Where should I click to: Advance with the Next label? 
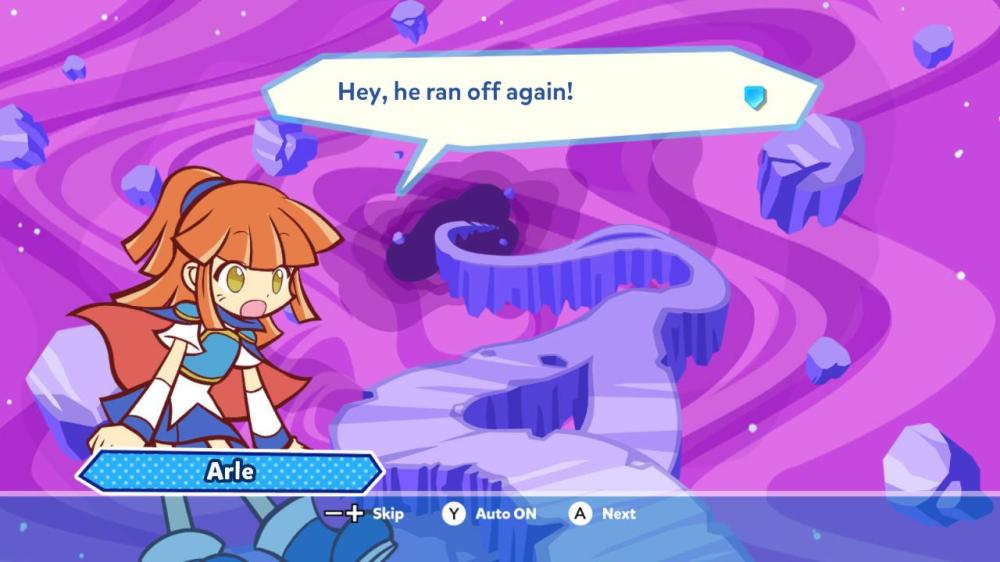(604, 514)
